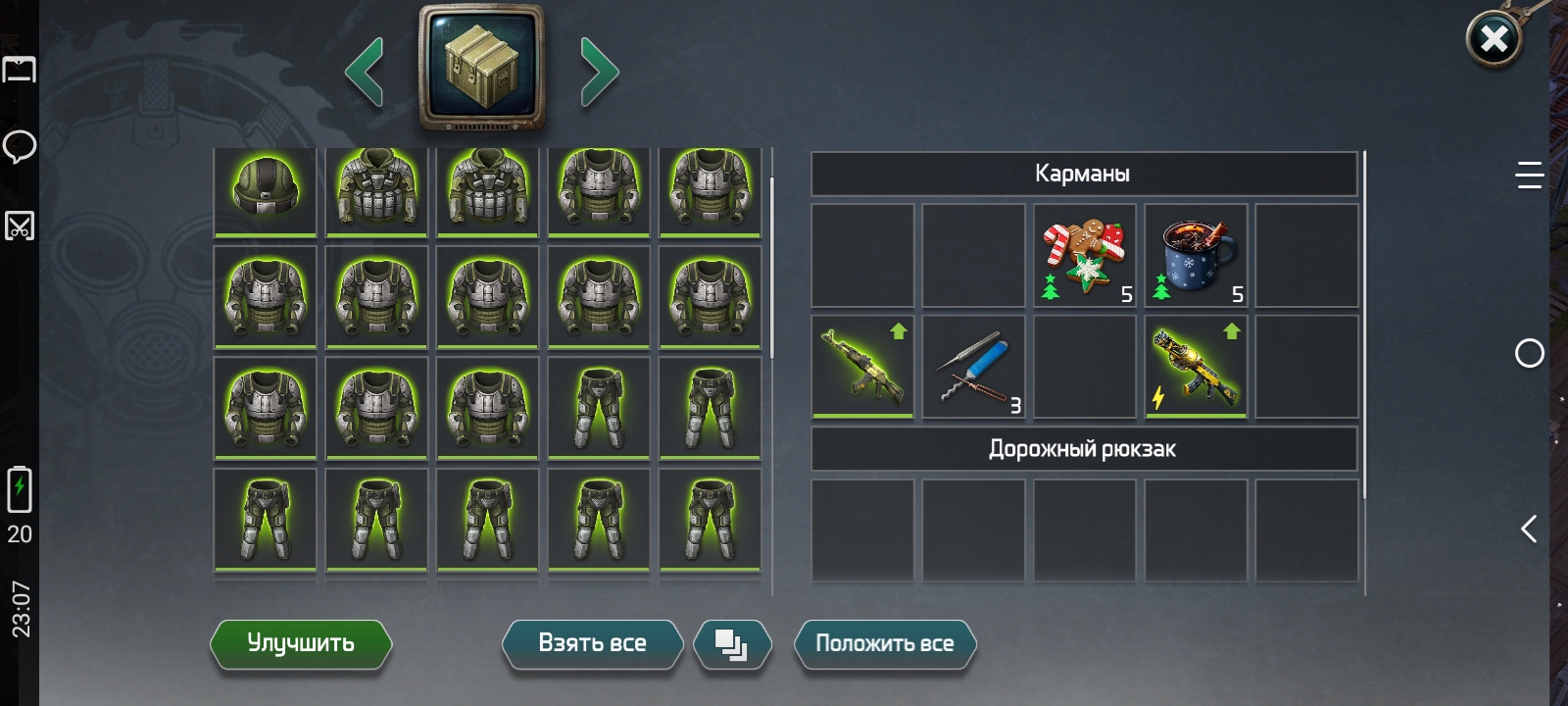
Task: Go to the previous storage container
Action: coord(365,72)
